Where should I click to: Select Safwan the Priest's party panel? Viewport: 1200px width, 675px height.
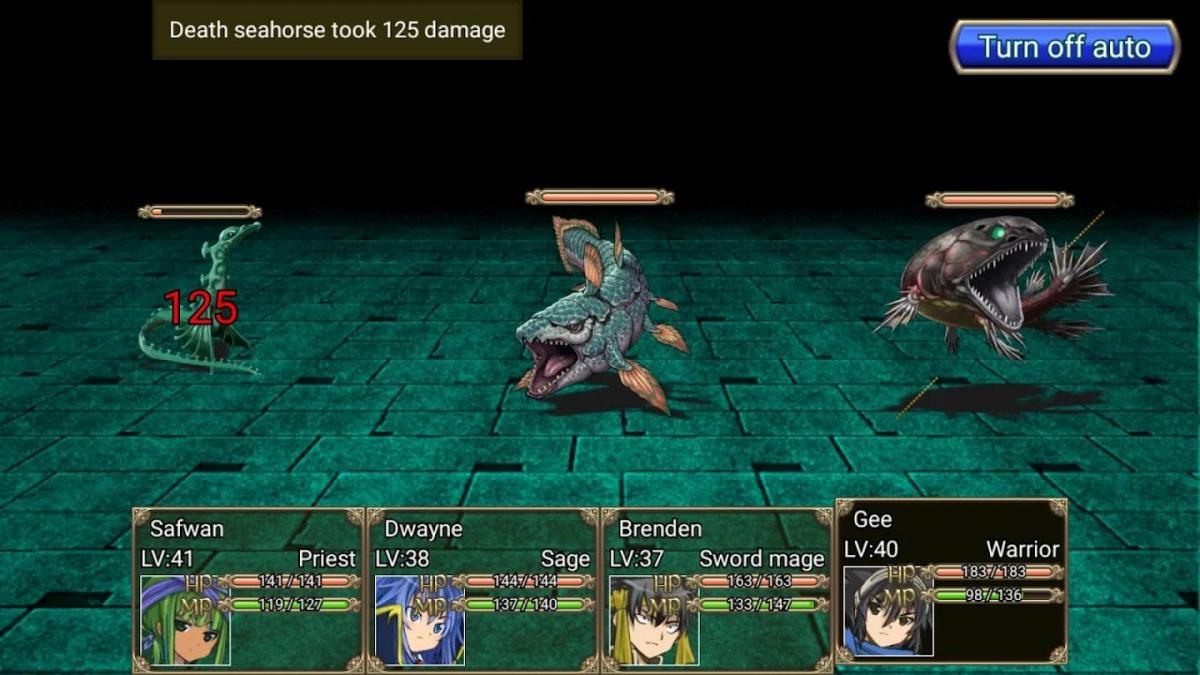[x=249, y=589]
